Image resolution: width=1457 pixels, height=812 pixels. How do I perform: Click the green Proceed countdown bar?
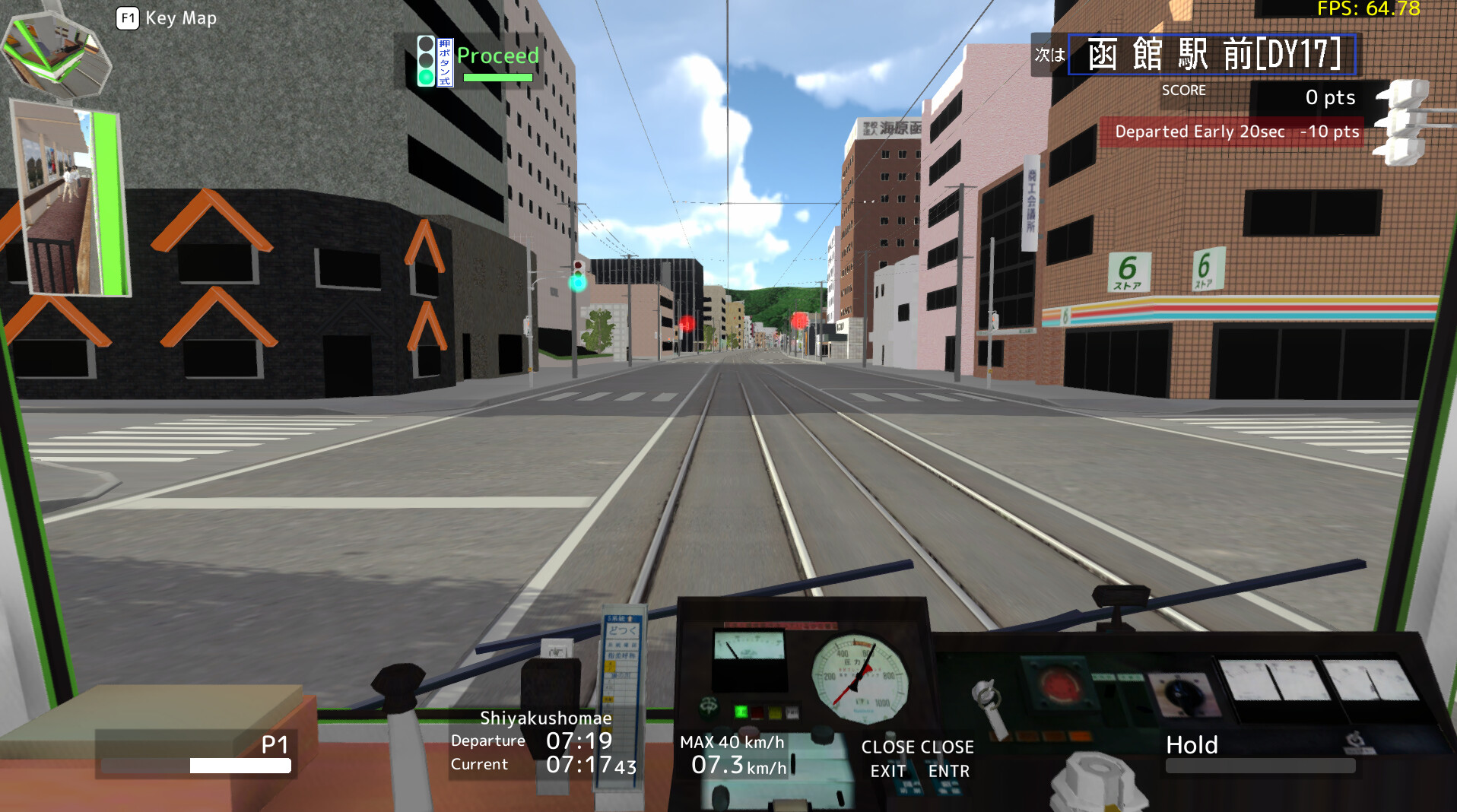tap(498, 77)
